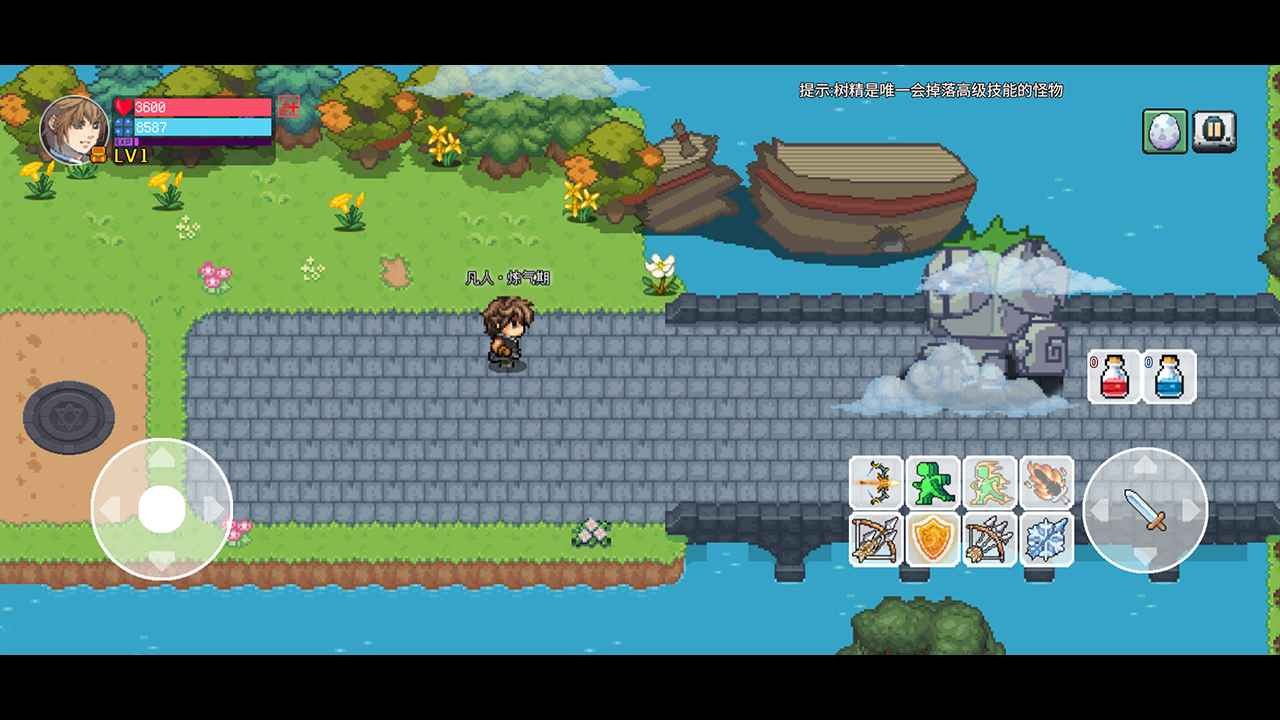
Task: Click the gold coin currency icon
Action: pos(98,155)
